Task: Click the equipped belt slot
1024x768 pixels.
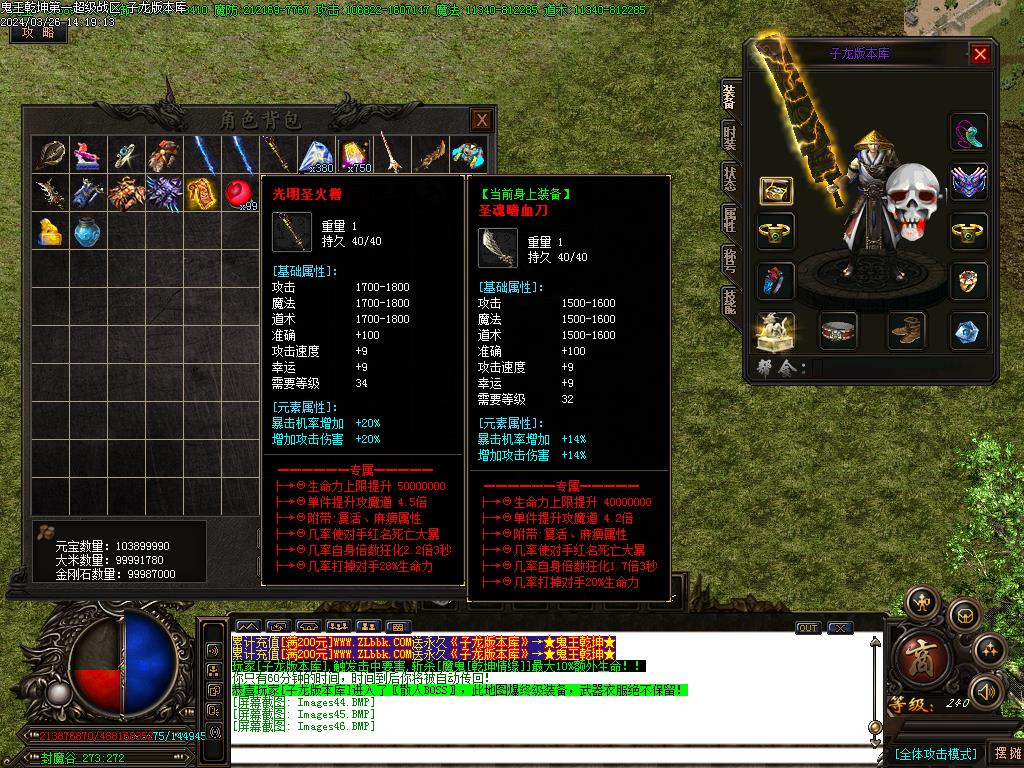Action: point(839,331)
